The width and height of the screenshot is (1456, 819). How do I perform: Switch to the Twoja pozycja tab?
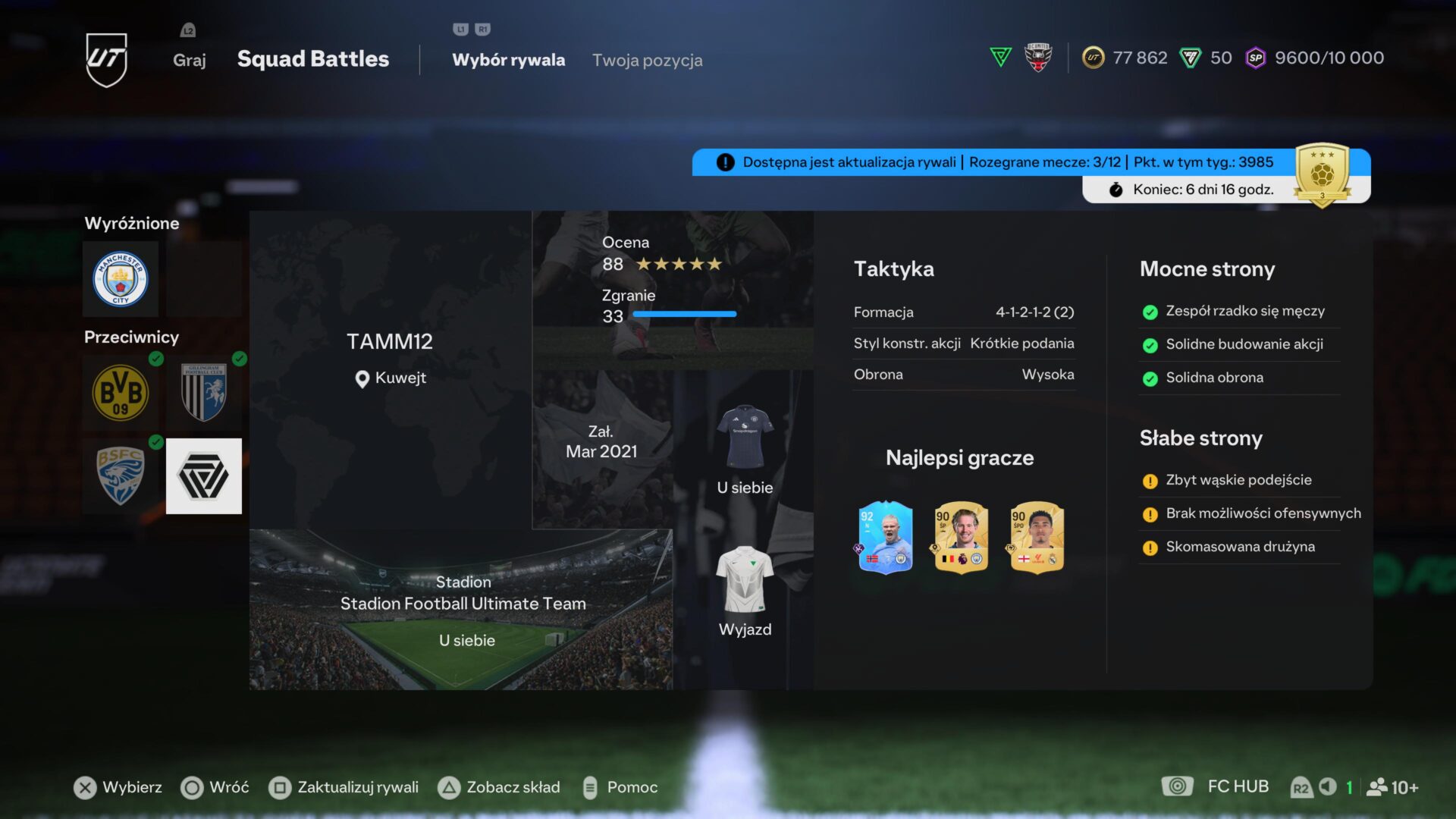coord(648,60)
